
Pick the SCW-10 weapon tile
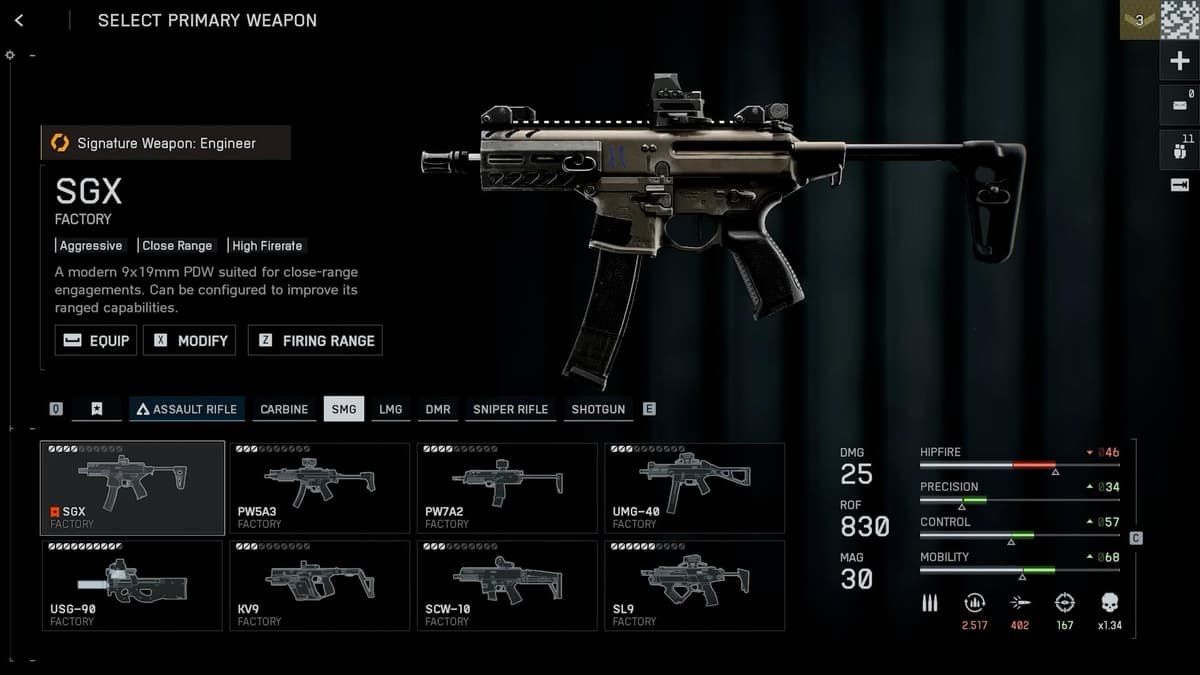pyautogui.click(x=507, y=585)
